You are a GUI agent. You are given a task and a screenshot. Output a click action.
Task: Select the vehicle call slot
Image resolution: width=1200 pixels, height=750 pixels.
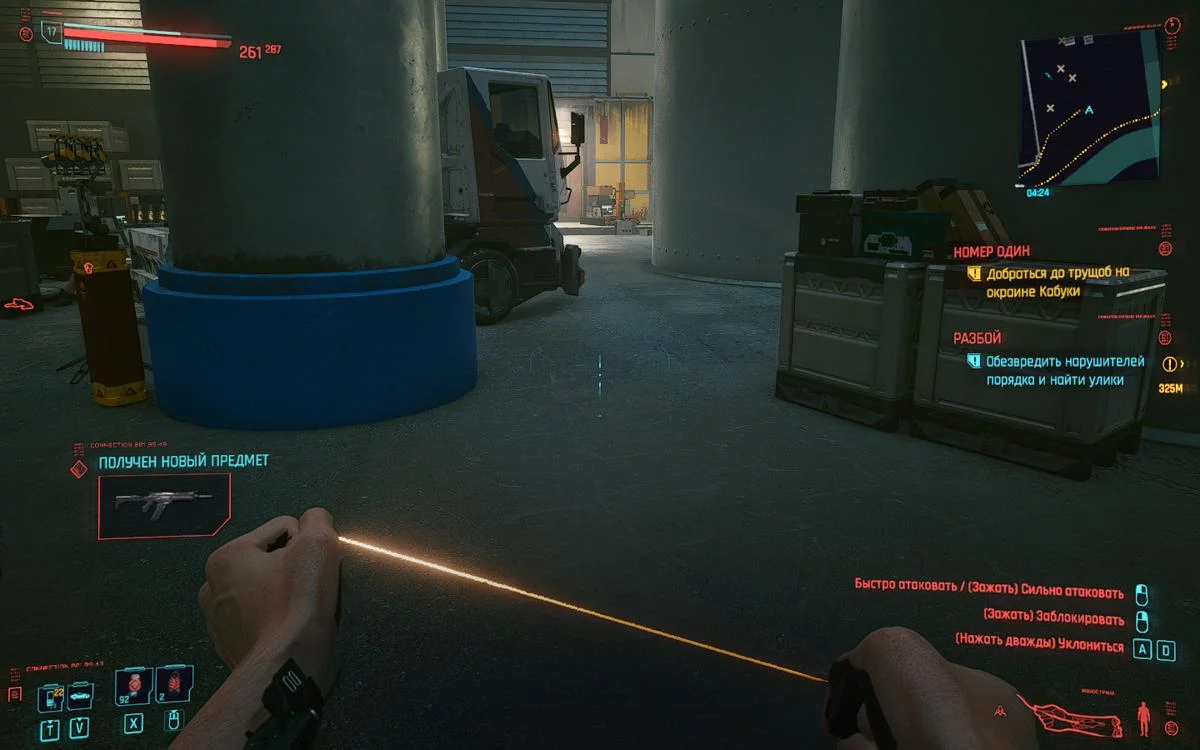pos(80,697)
